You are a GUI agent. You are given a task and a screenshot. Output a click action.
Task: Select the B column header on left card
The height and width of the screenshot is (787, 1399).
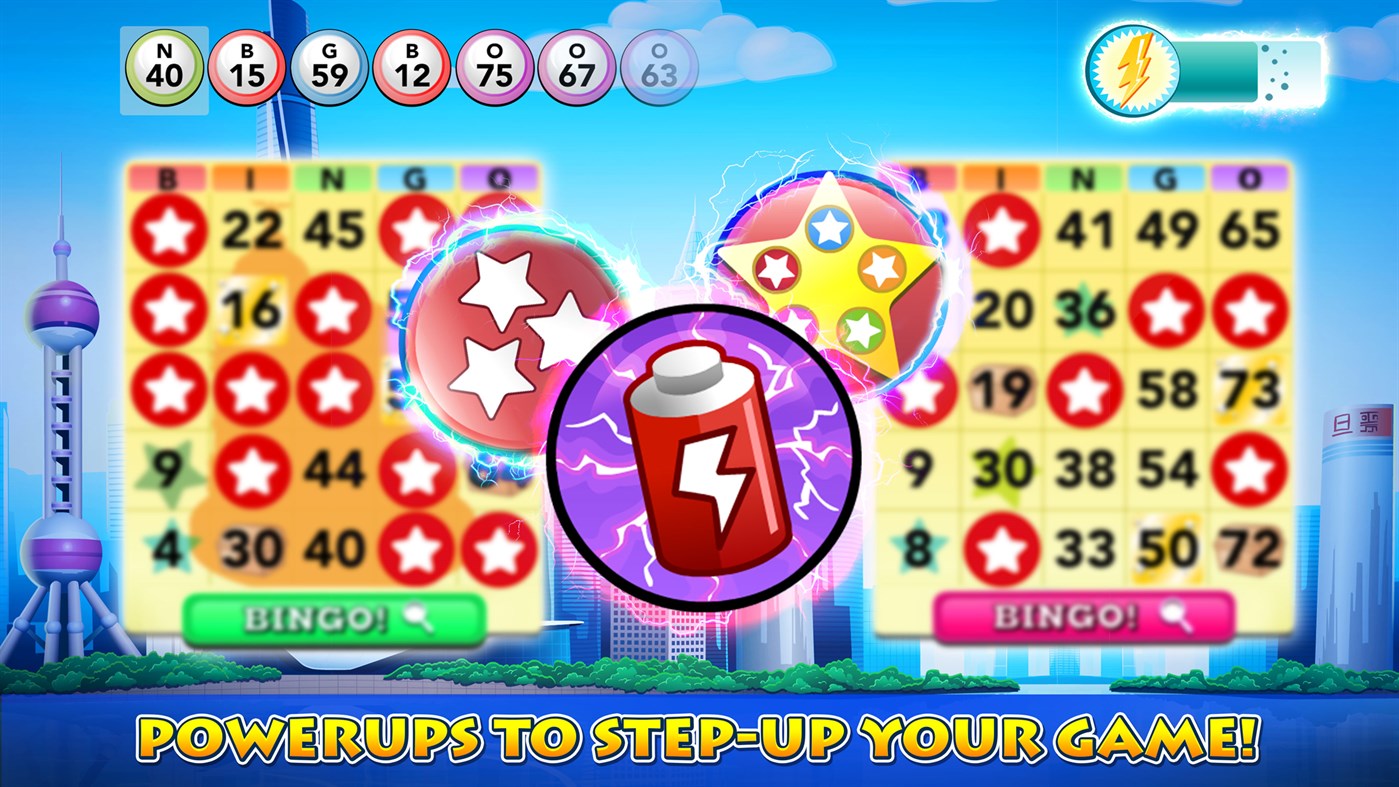click(165, 177)
